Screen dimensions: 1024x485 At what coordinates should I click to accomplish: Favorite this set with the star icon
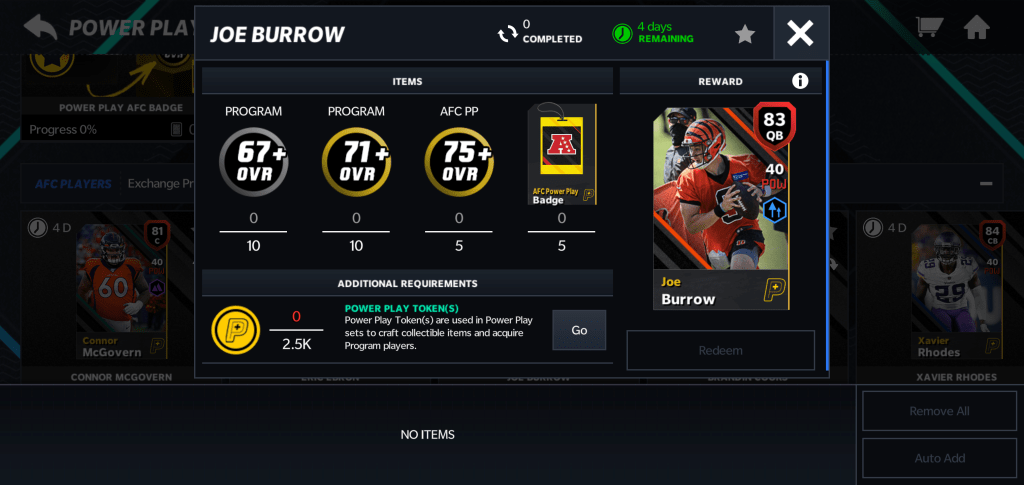click(x=745, y=34)
